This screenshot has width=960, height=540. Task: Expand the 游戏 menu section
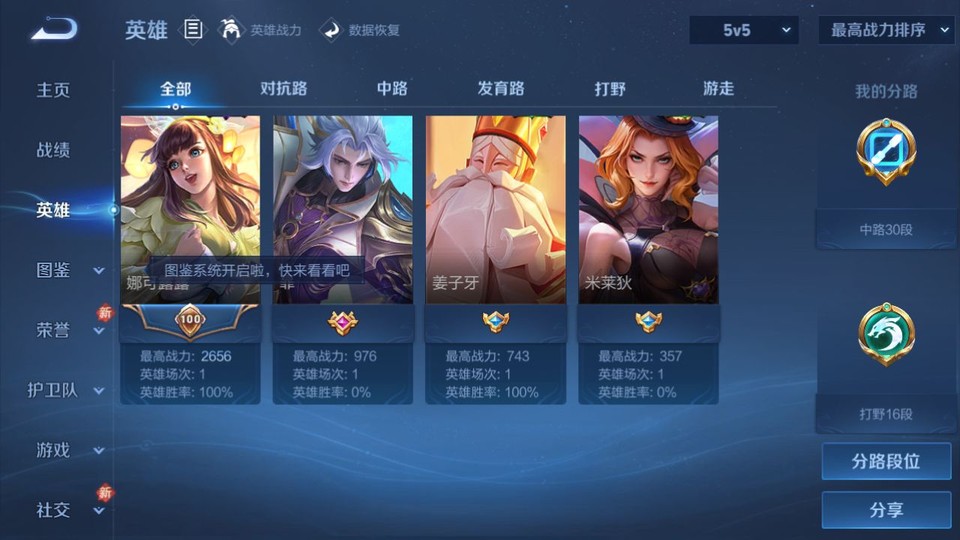[66, 450]
